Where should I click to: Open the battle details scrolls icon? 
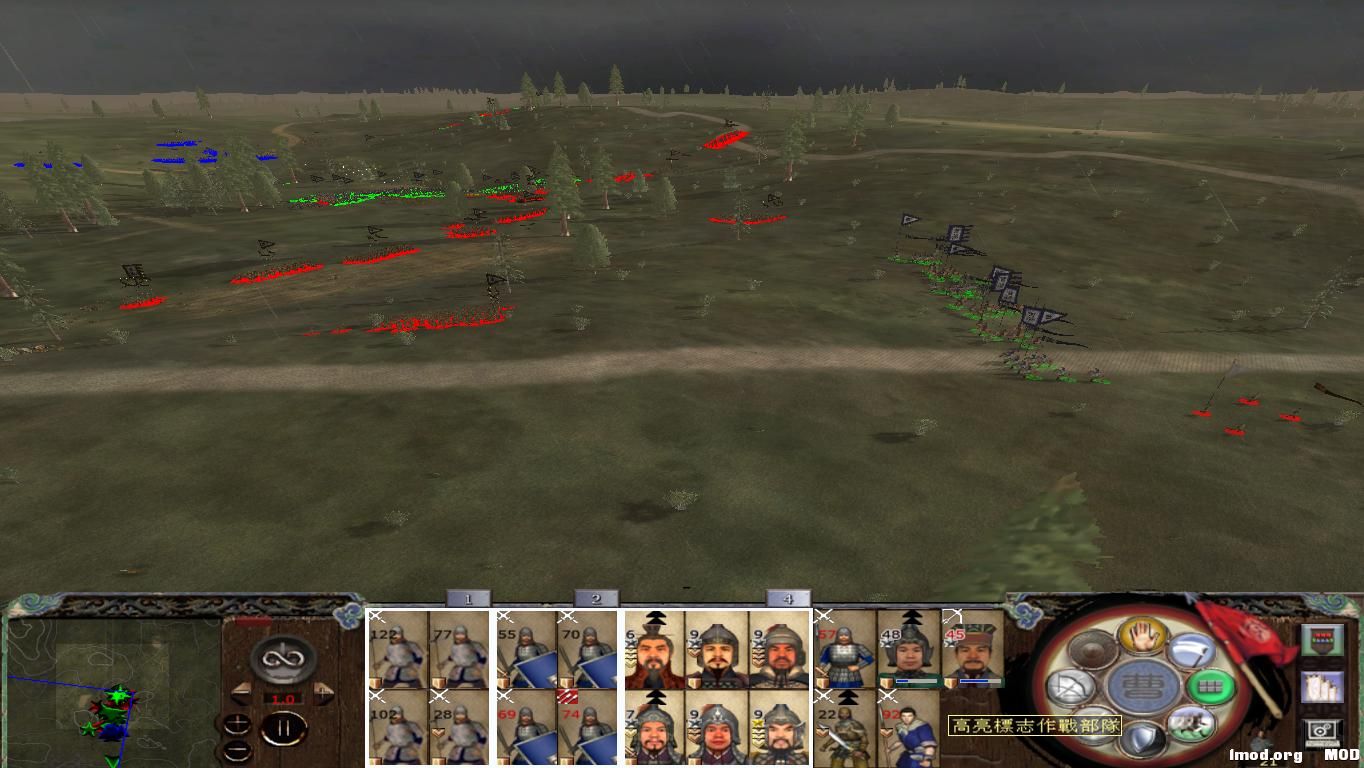pyautogui.click(x=1323, y=688)
